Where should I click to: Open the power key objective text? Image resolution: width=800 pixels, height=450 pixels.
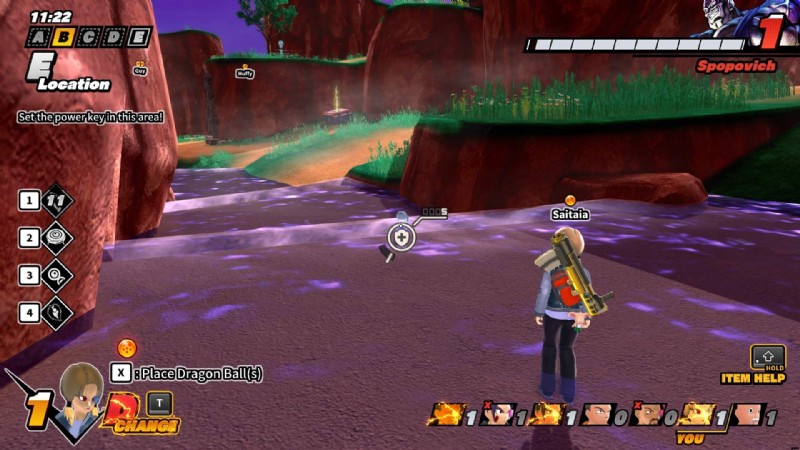pyautogui.click(x=90, y=117)
